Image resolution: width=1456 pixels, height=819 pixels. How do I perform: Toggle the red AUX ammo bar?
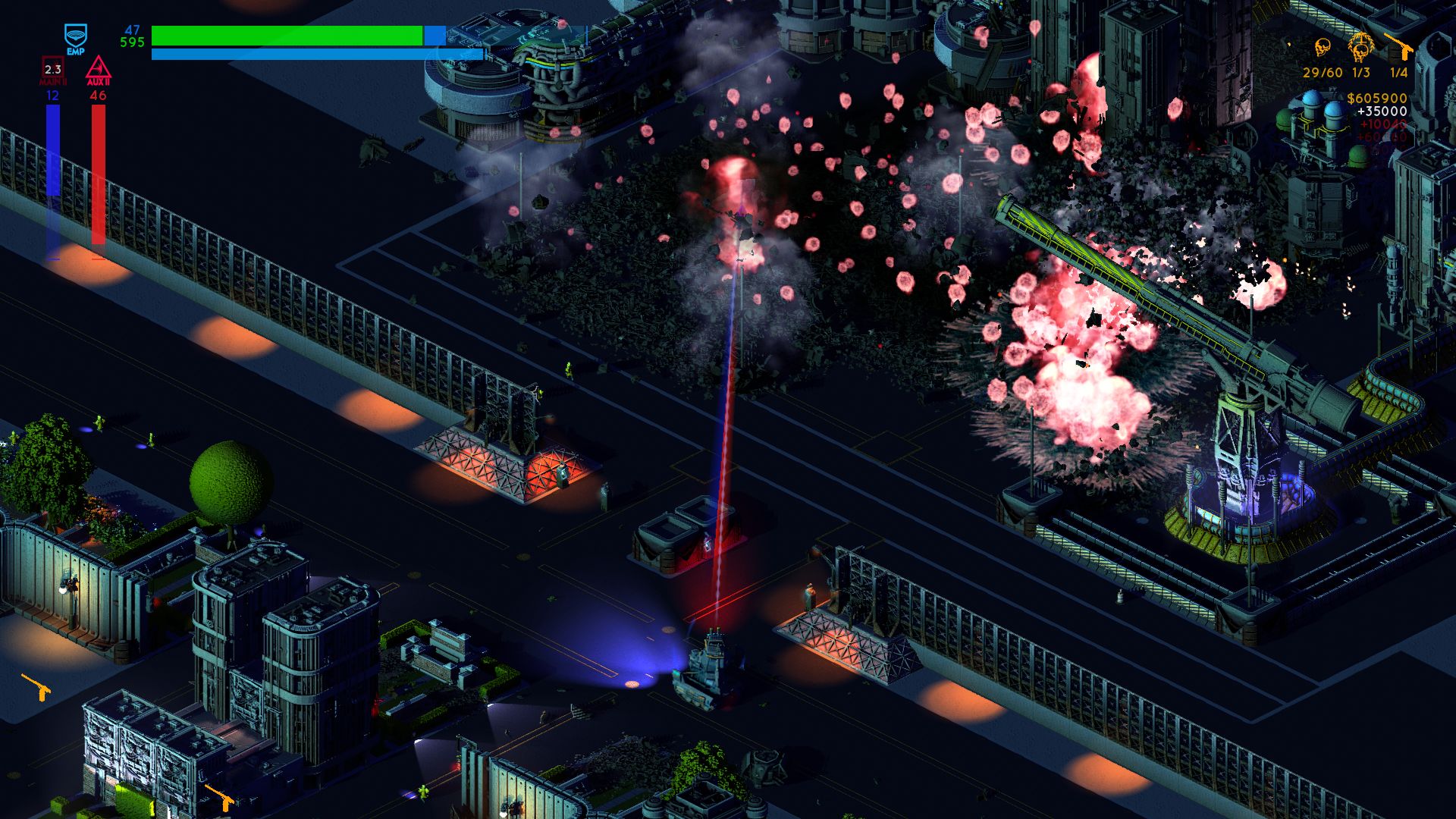(99, 174)
